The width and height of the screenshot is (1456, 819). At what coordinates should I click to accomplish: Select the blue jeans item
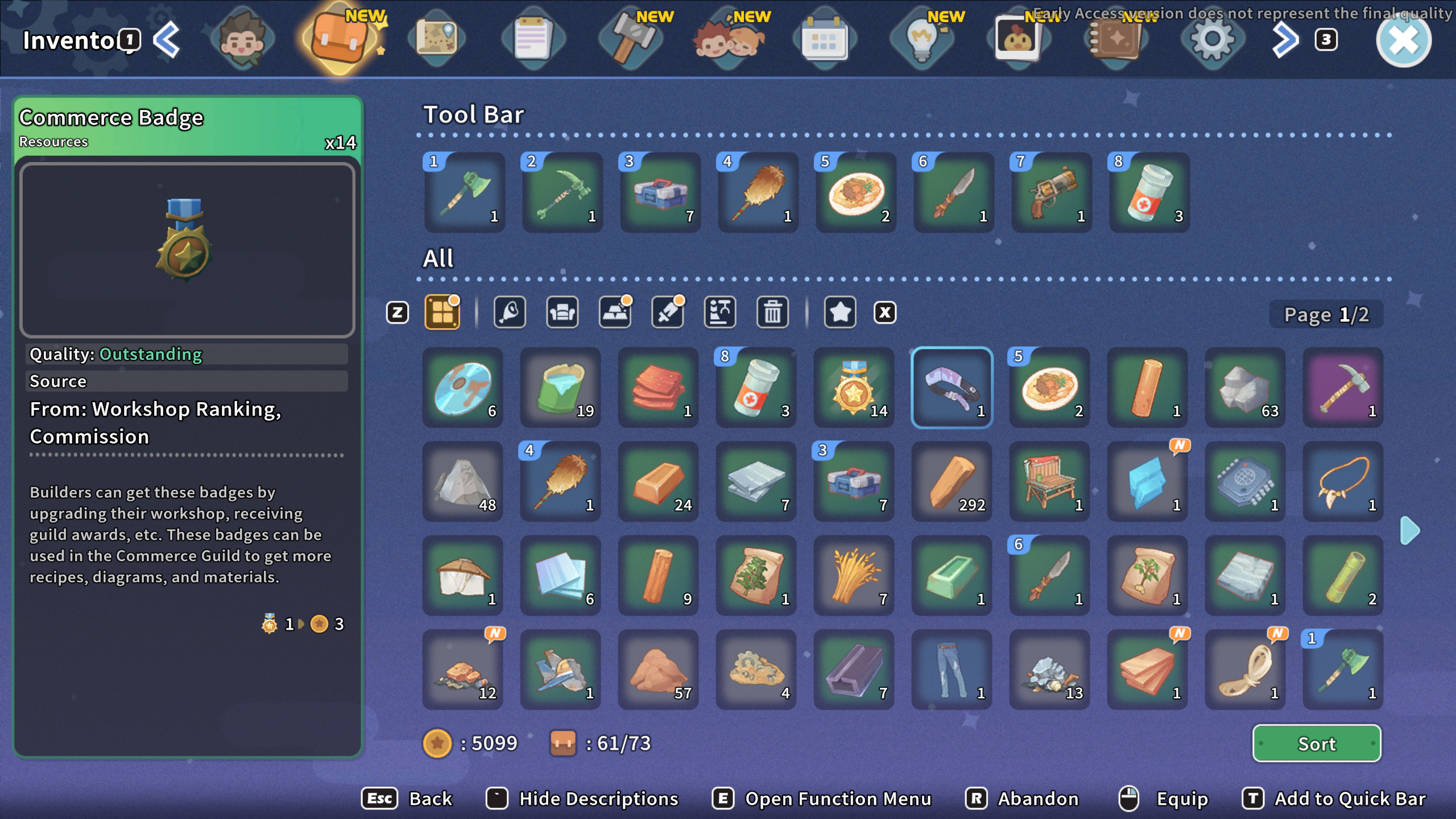click(952, 669)
